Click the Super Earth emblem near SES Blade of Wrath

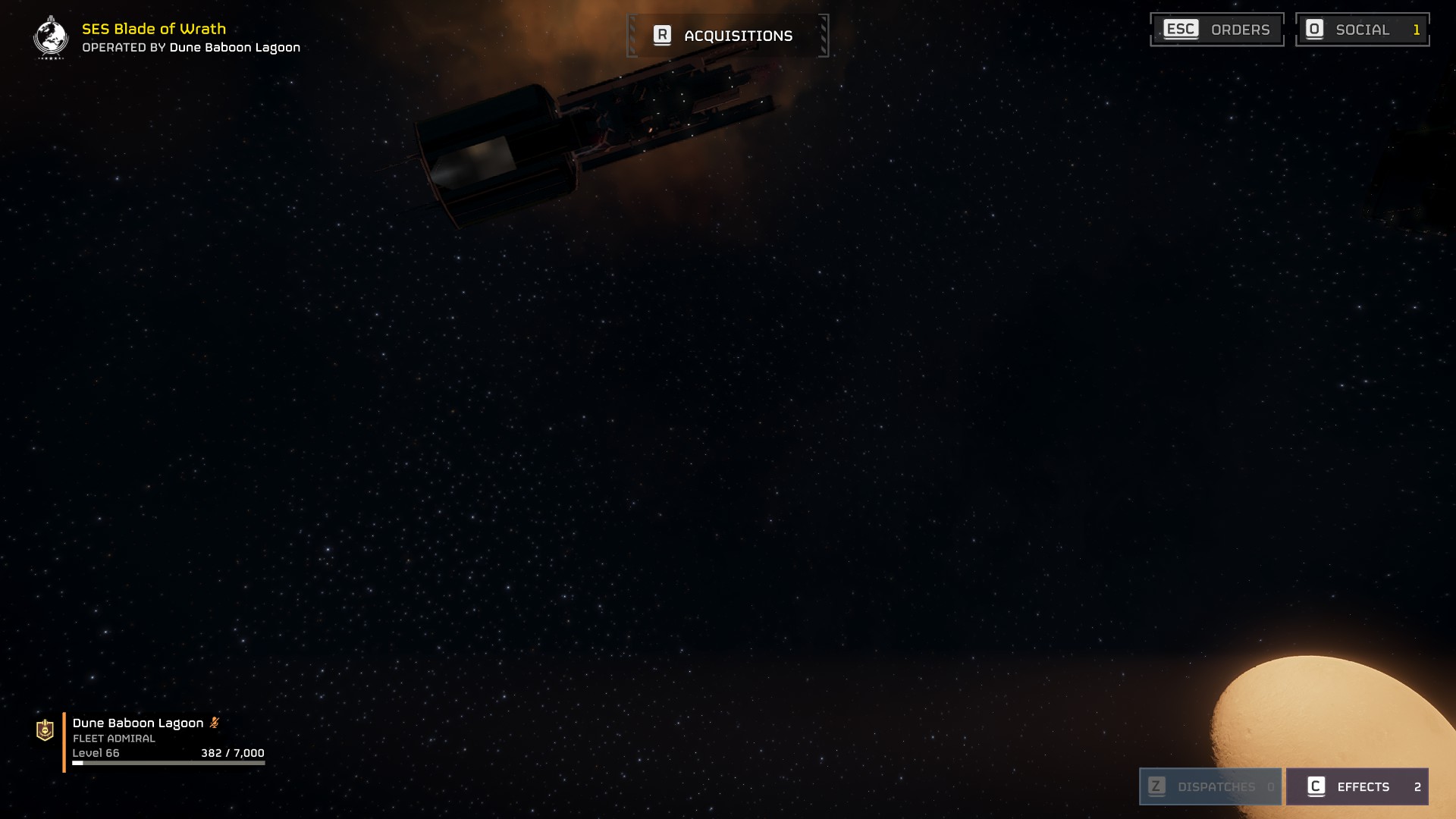tap(50, 36)
